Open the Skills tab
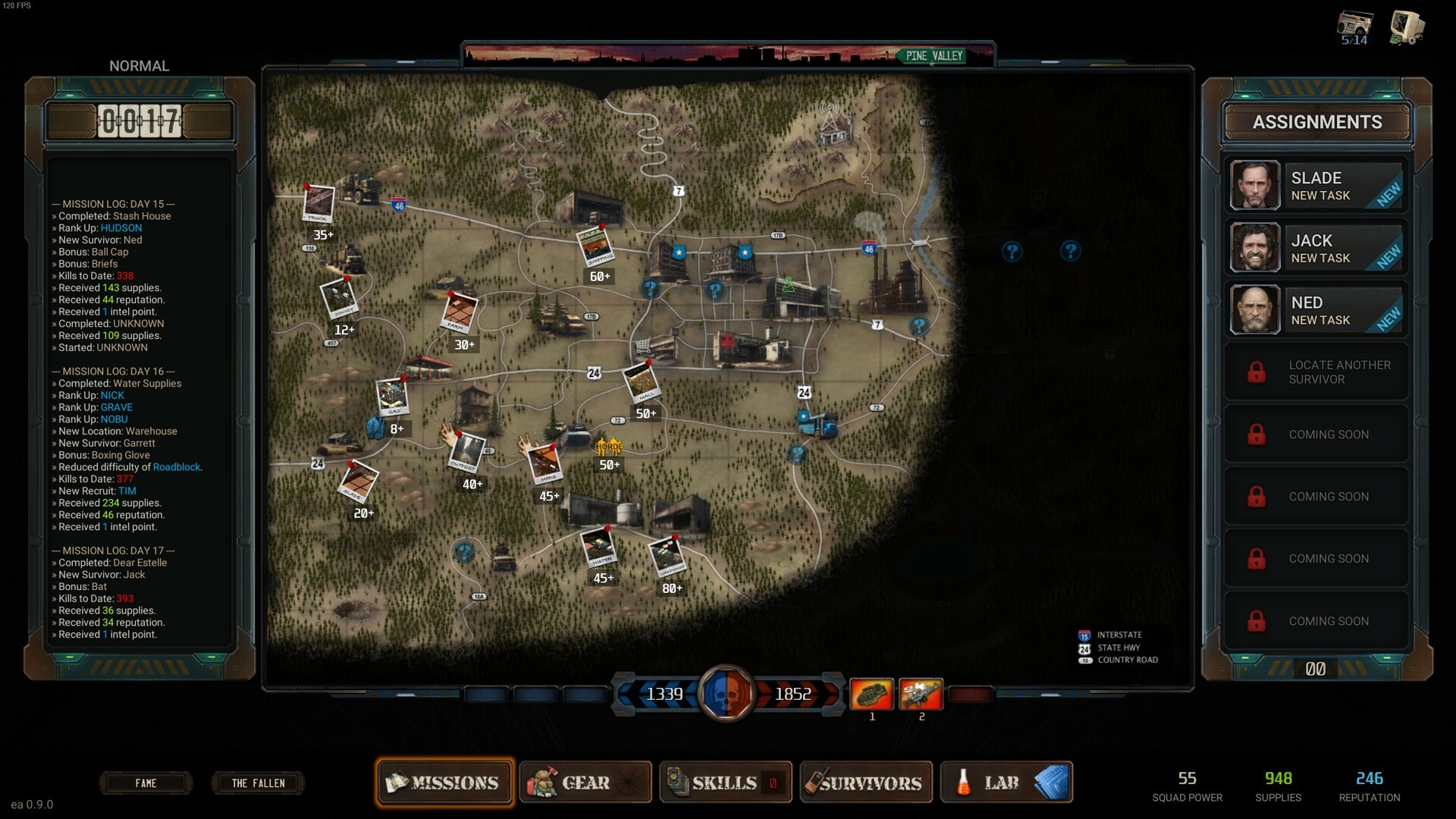 (x=725, y=783)
